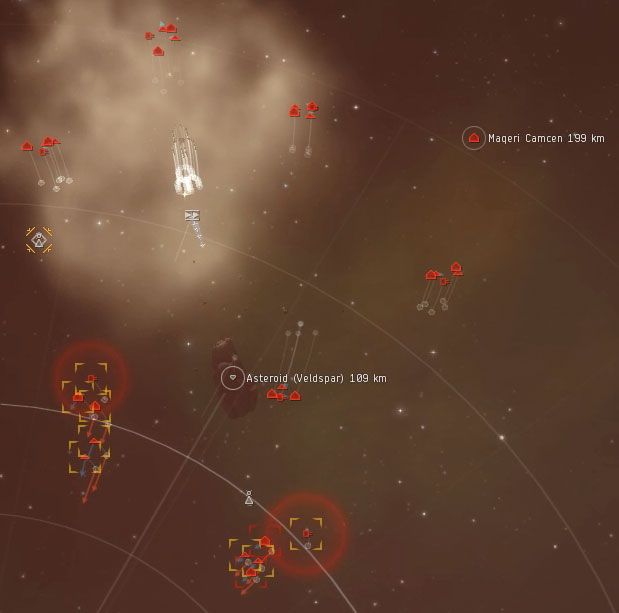The width and height of the screenshot is (619, 613).
Task: Click the lone yellow-cornered white target bracket
Action: tap(39, 240)
